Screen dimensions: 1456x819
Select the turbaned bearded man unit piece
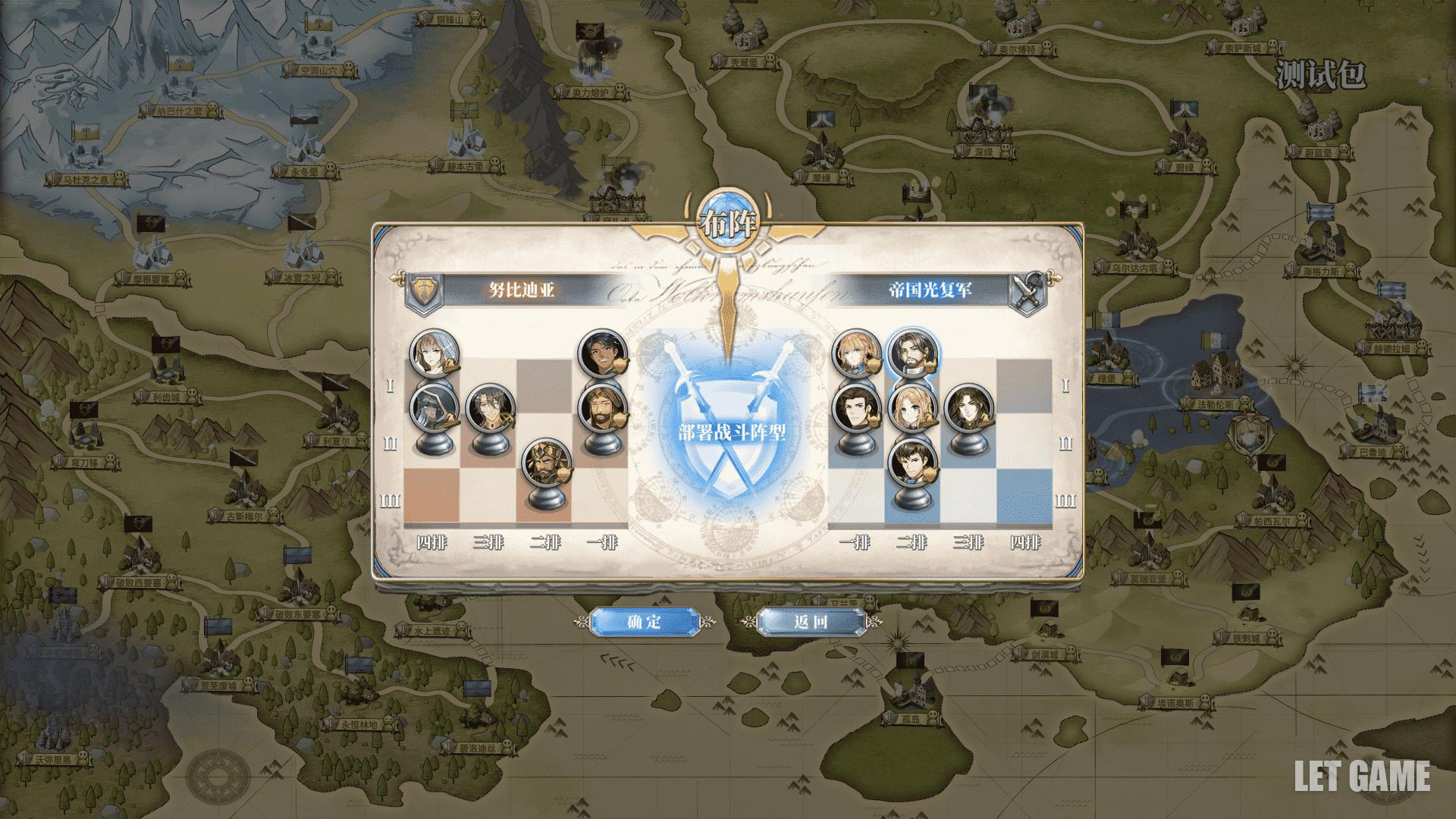[x=603, y=409]
